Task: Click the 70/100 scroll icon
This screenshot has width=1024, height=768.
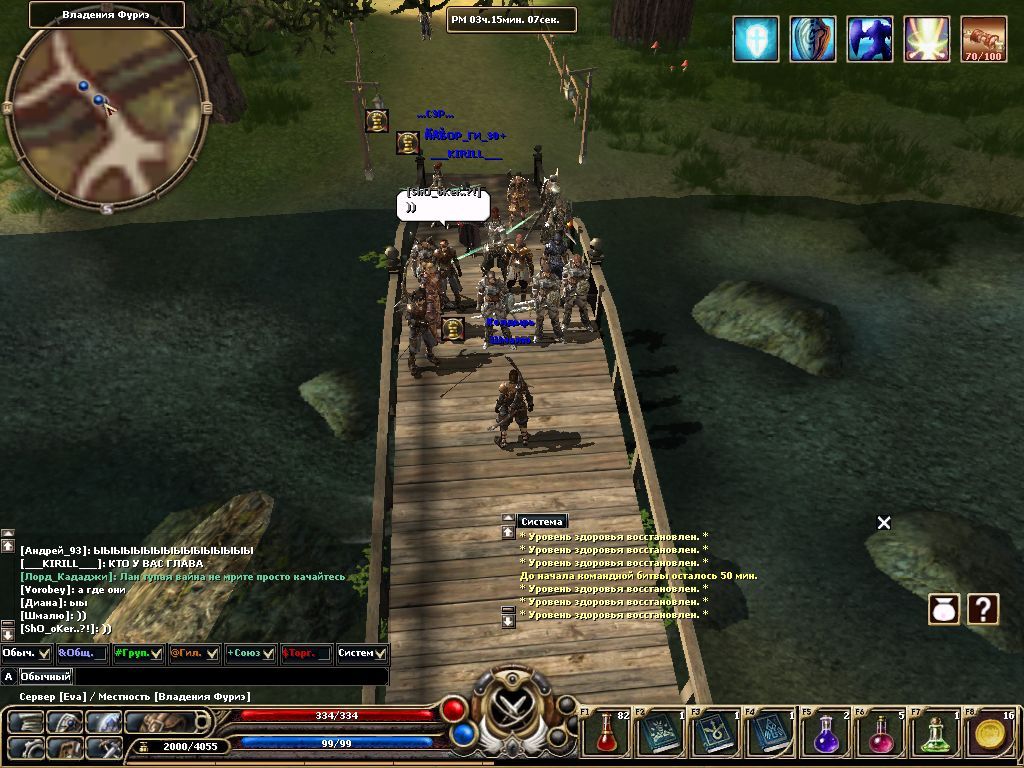Action: pos(983,39)
